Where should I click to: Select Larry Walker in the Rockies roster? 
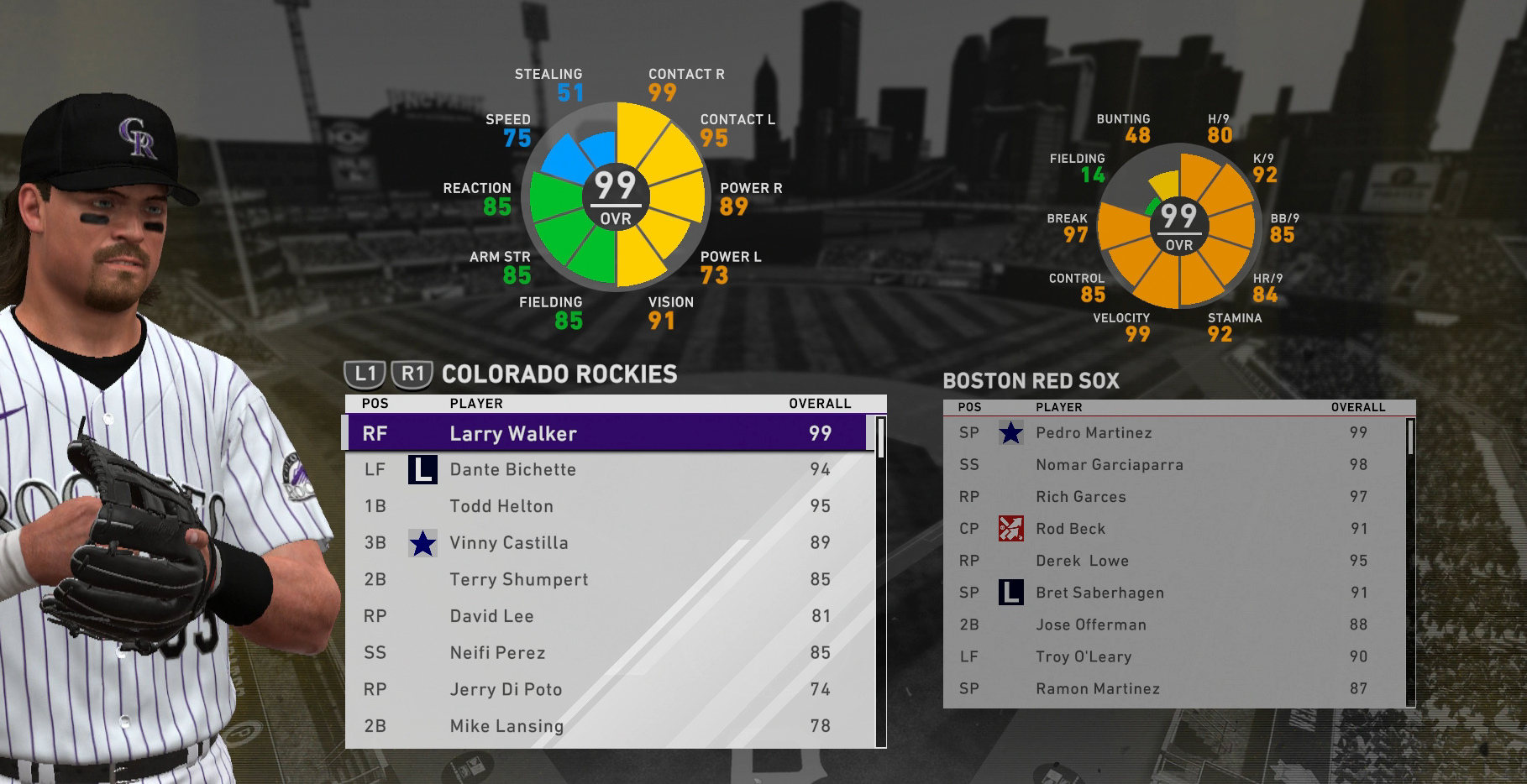coord(605,433)
